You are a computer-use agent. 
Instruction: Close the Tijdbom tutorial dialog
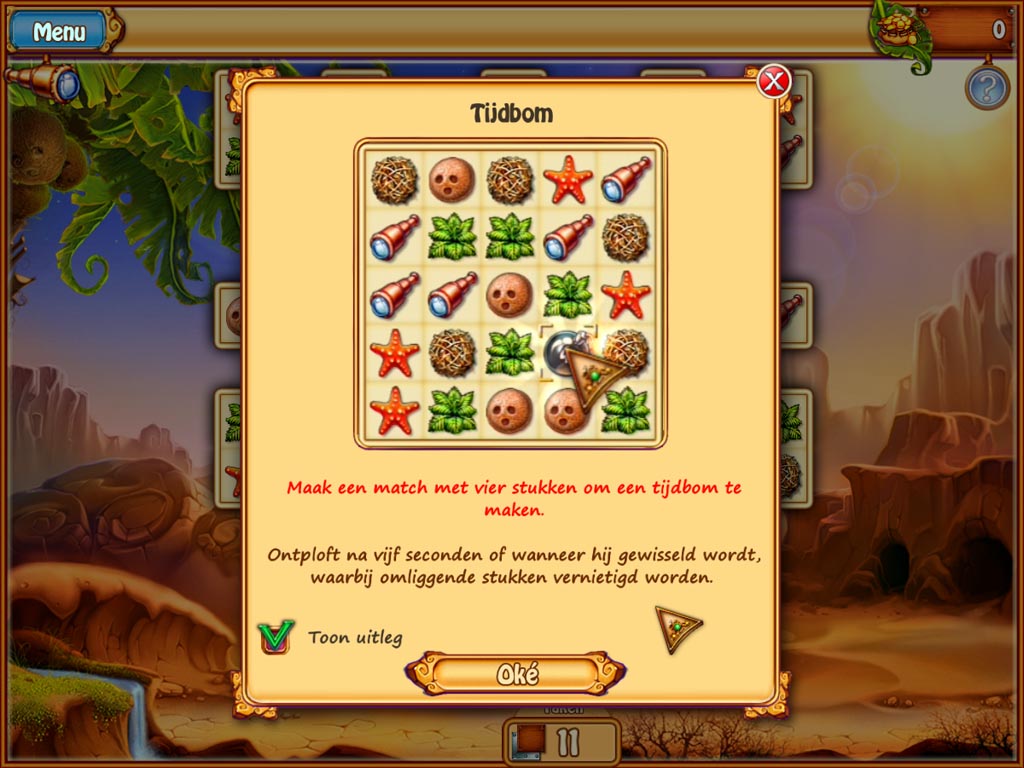pos(773,81)
